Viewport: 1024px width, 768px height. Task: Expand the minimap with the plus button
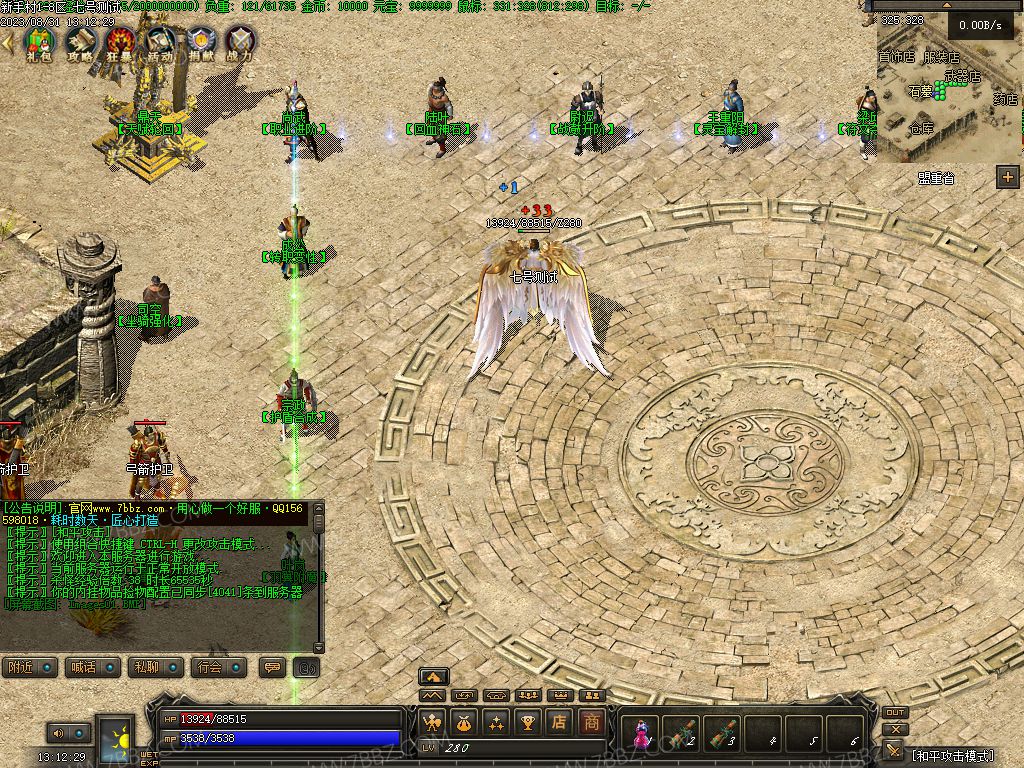pos(1007,177)
